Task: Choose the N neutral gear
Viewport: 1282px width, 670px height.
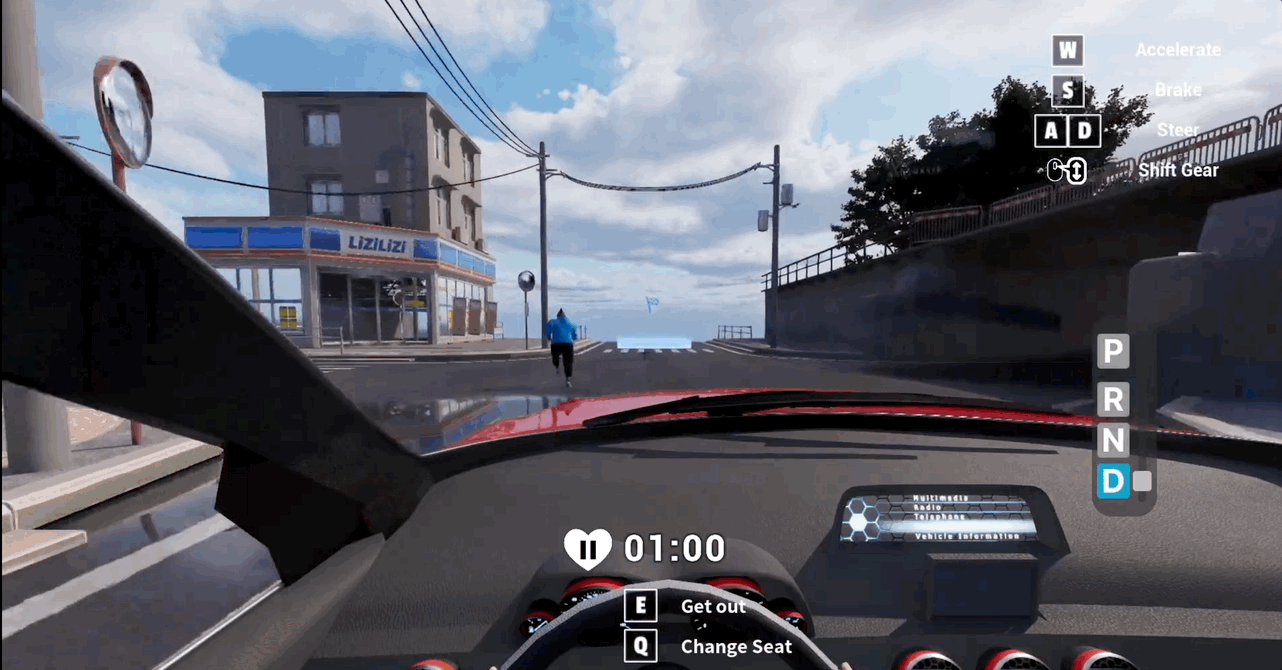Action: (1113, 441)
